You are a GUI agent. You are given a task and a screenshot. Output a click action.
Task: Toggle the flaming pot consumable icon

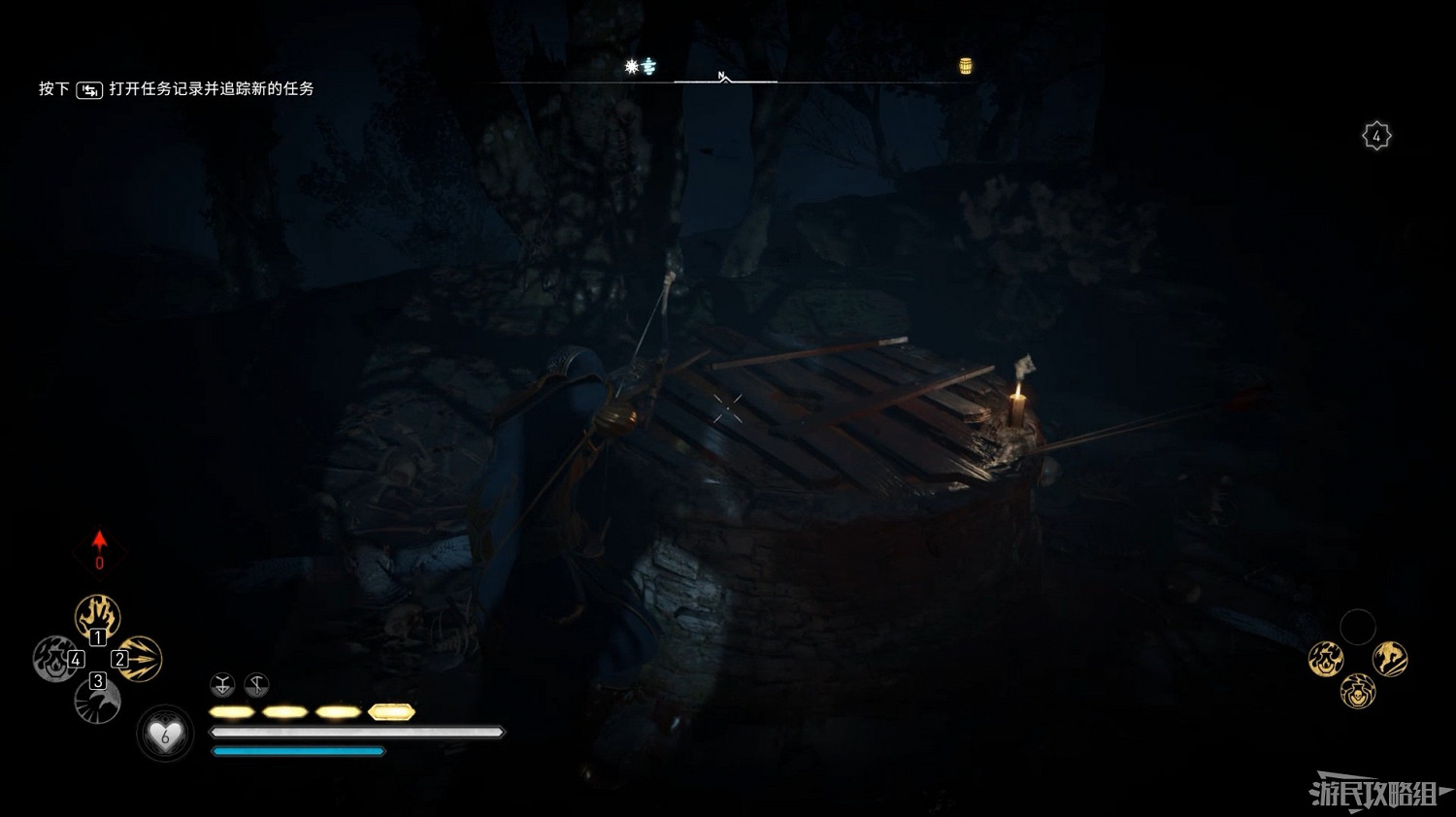point(1326,660)
